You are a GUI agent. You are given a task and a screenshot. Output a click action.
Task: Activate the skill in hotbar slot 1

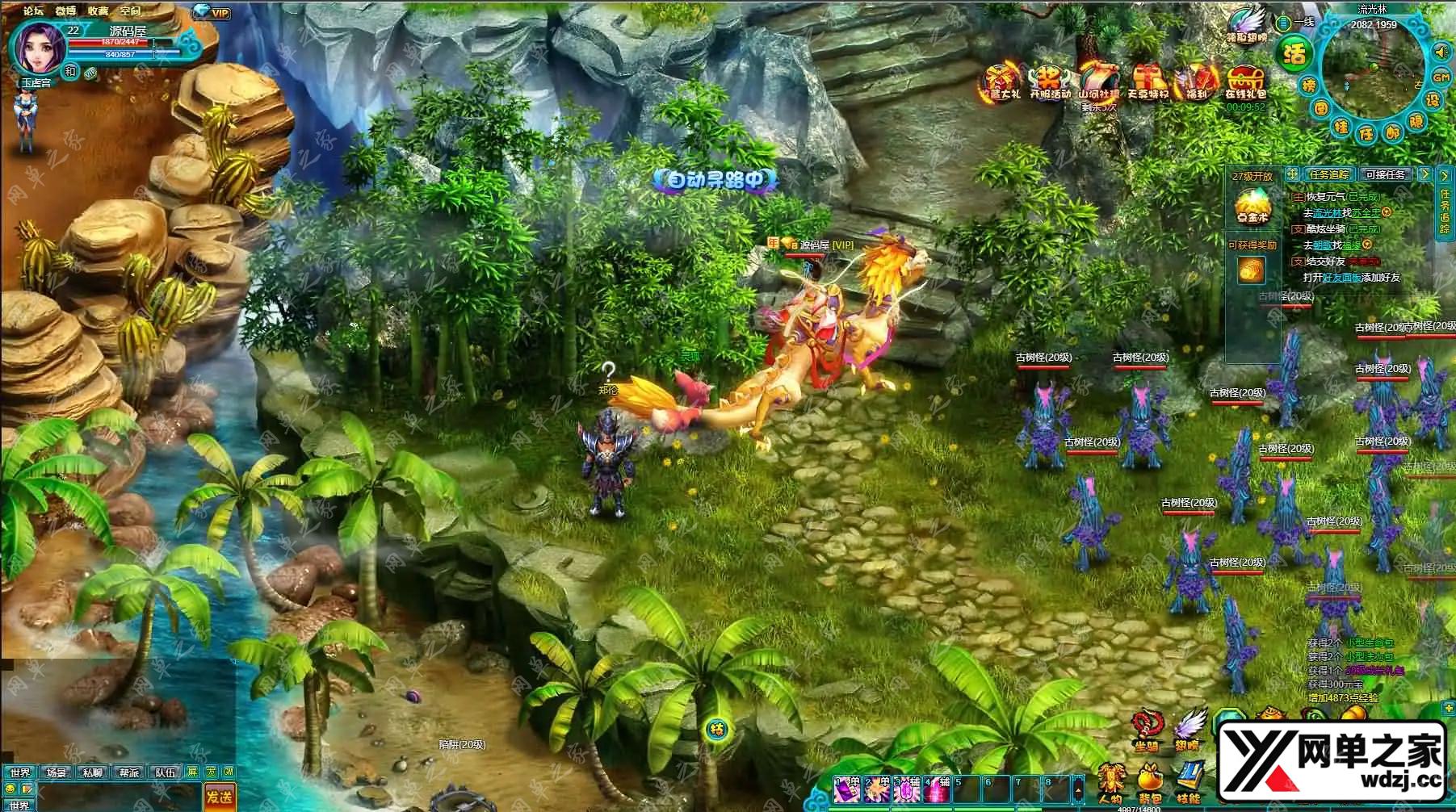[x=847, y=789]
